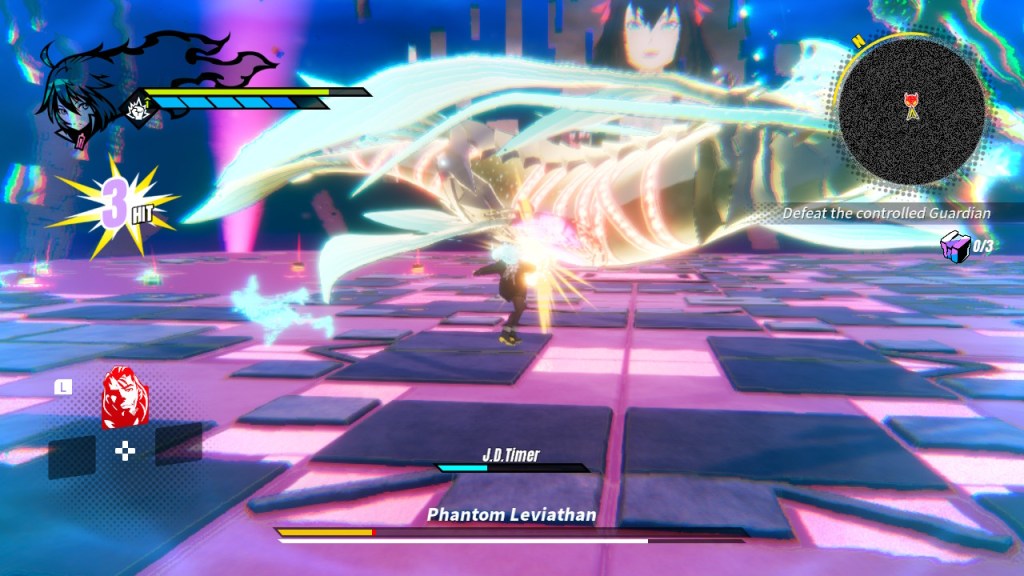Select the white emblem beside the health bar
This screenshot has width=1024, height=576.
(x=136, y=108)
